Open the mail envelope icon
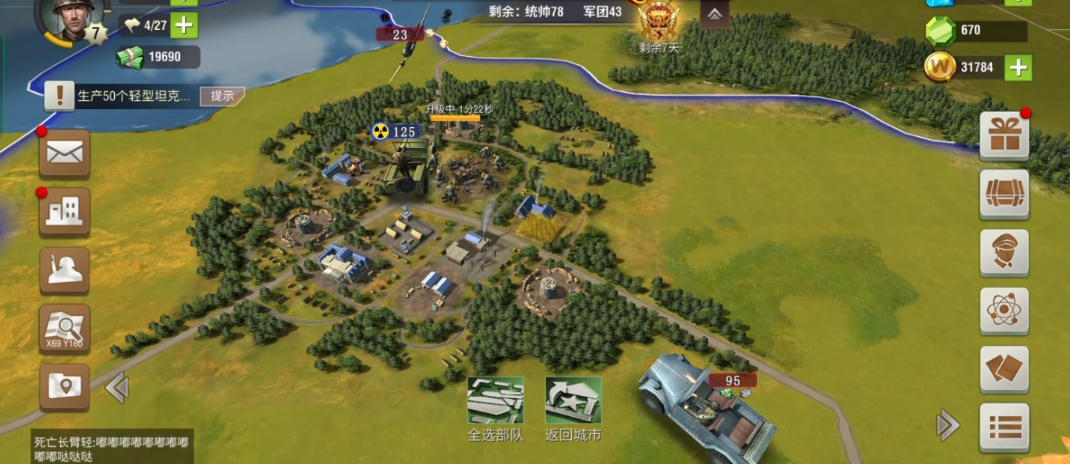 [65, 152]
